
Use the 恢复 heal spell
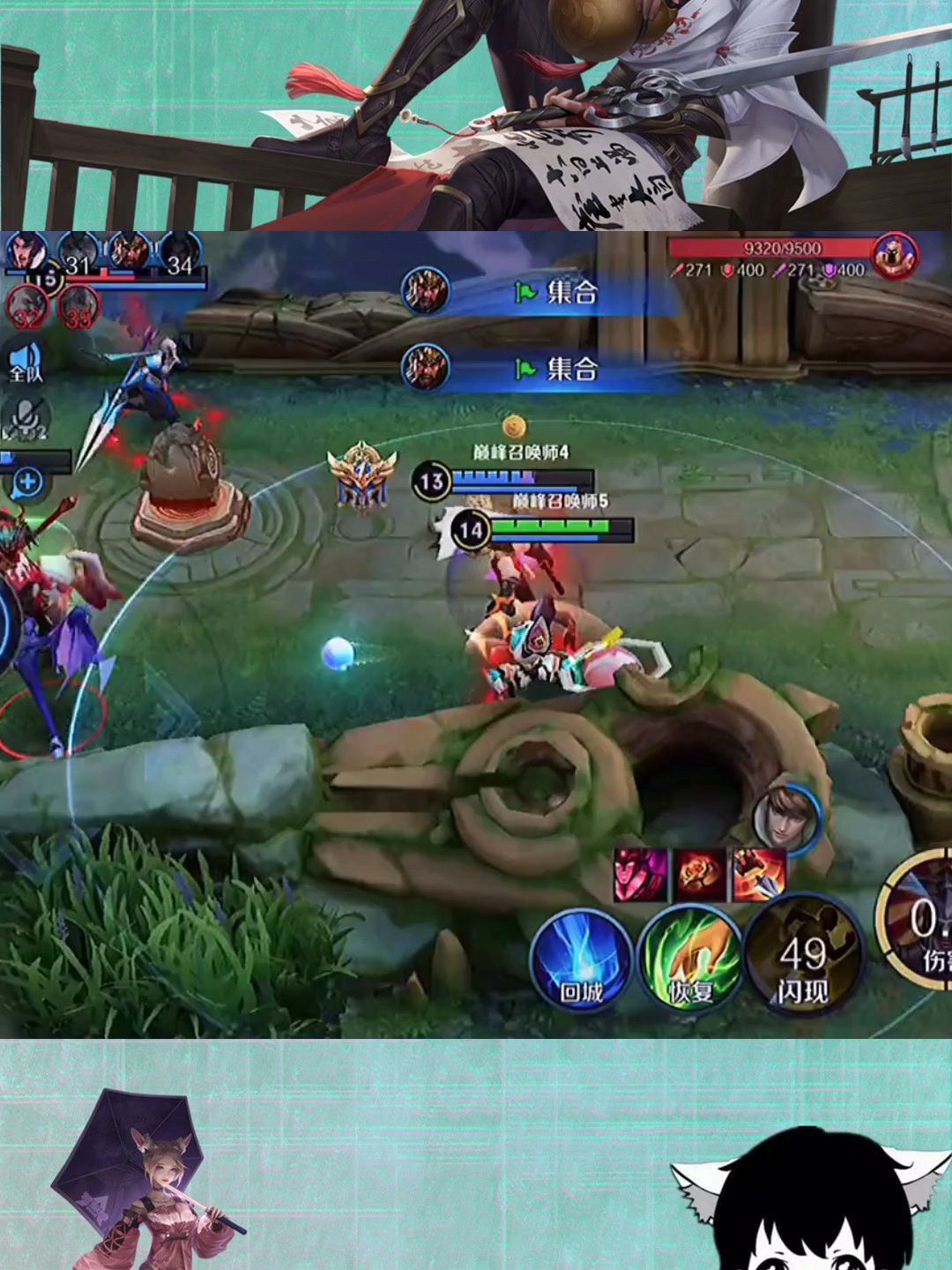coord(690,960)
